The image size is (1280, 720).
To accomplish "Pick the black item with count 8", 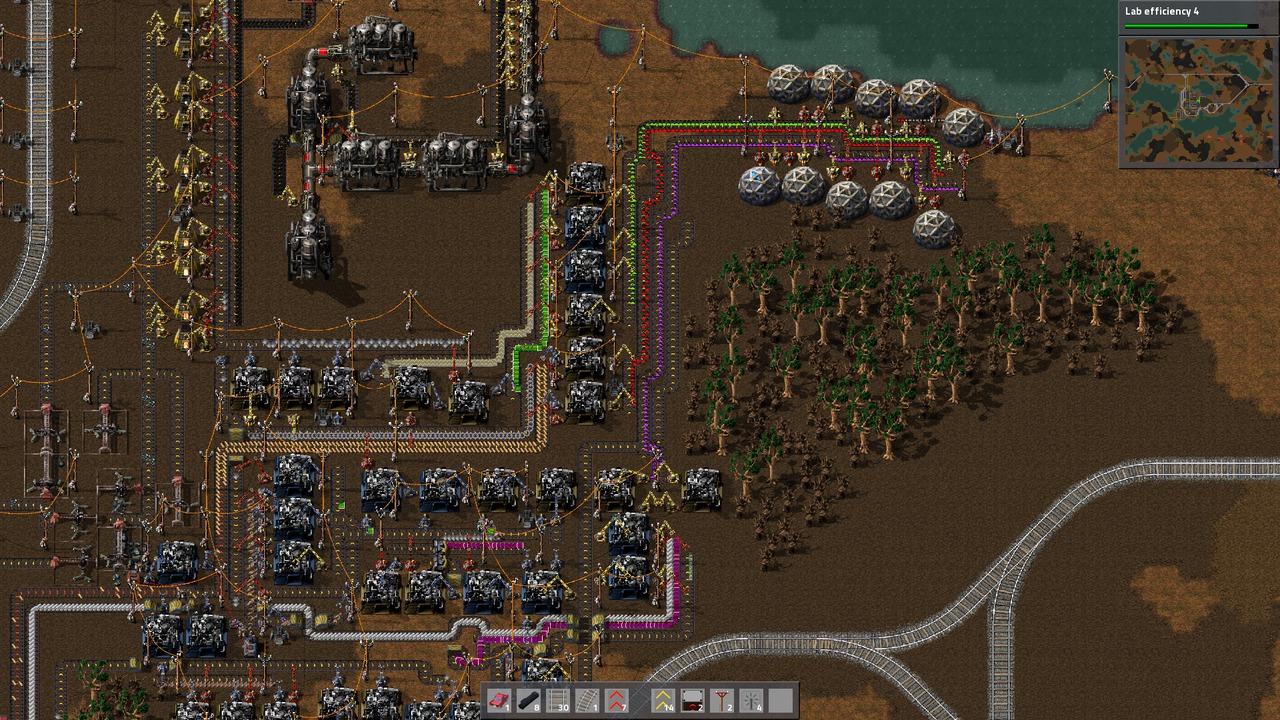I will (528, 701).
